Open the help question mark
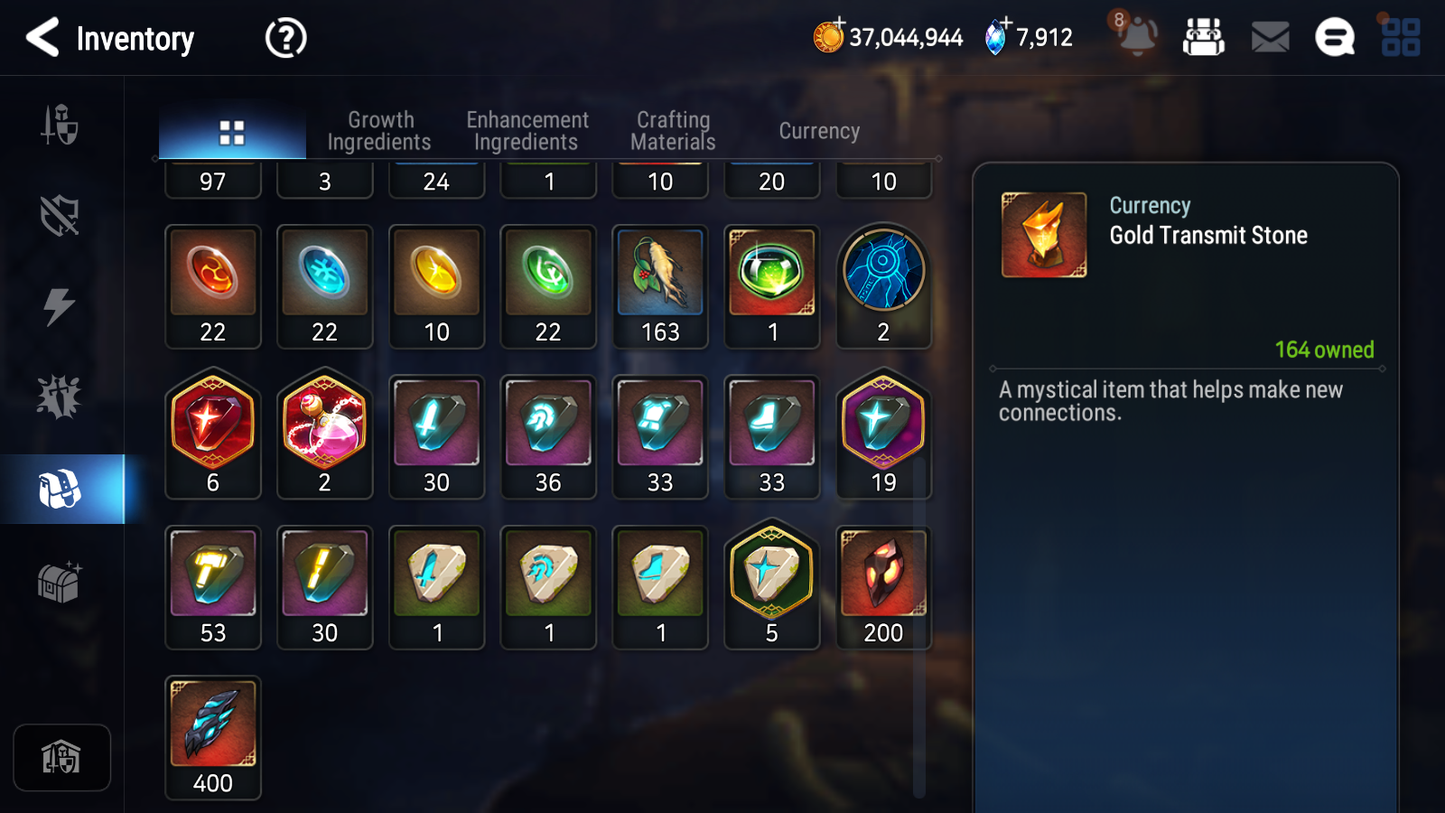 (285, 39)
